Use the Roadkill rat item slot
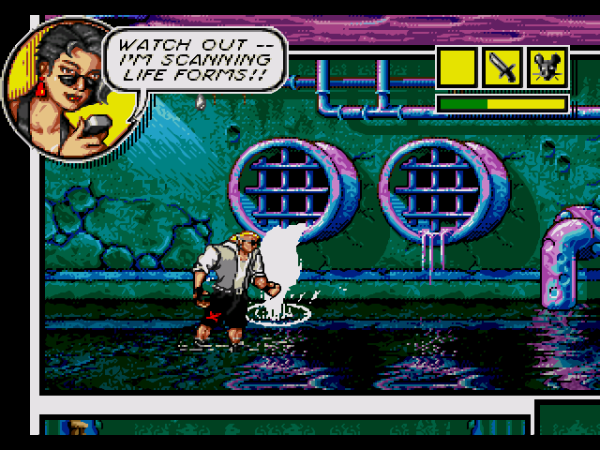Viewport: 600px width, 450px height. pos(547,67)
